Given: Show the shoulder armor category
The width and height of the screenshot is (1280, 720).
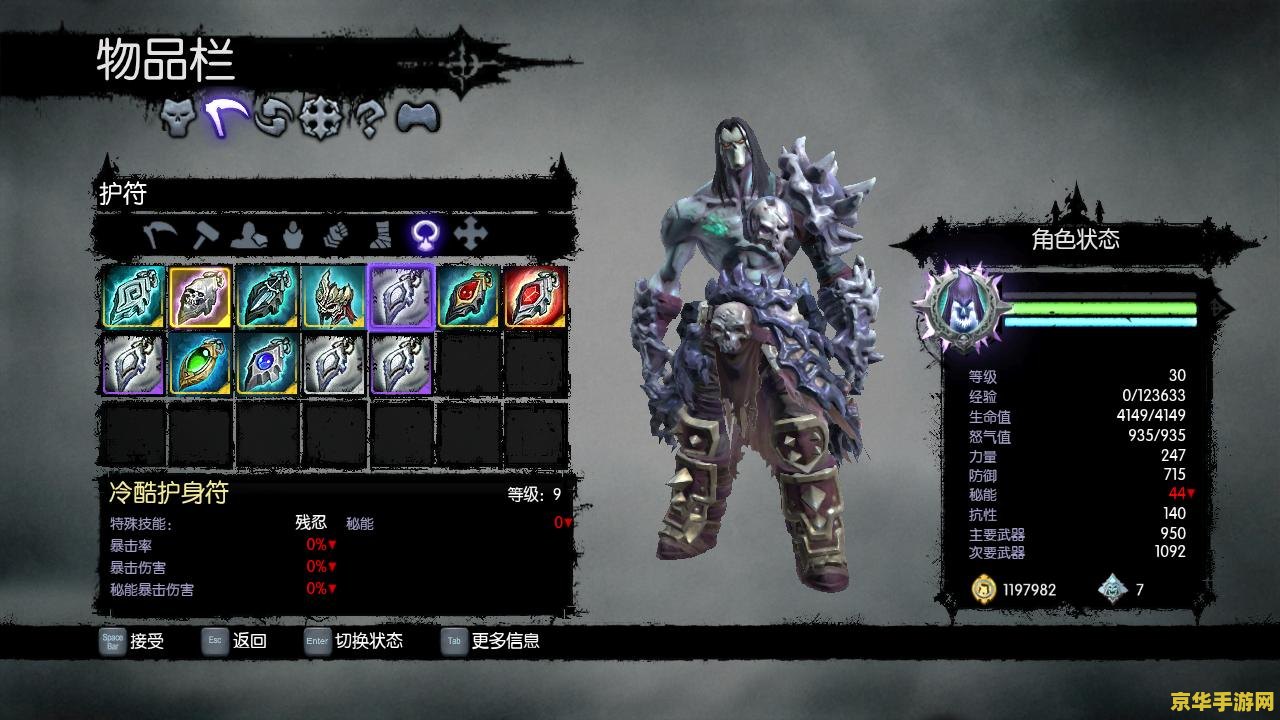Looking at the screenshot, I should (247, 235).
